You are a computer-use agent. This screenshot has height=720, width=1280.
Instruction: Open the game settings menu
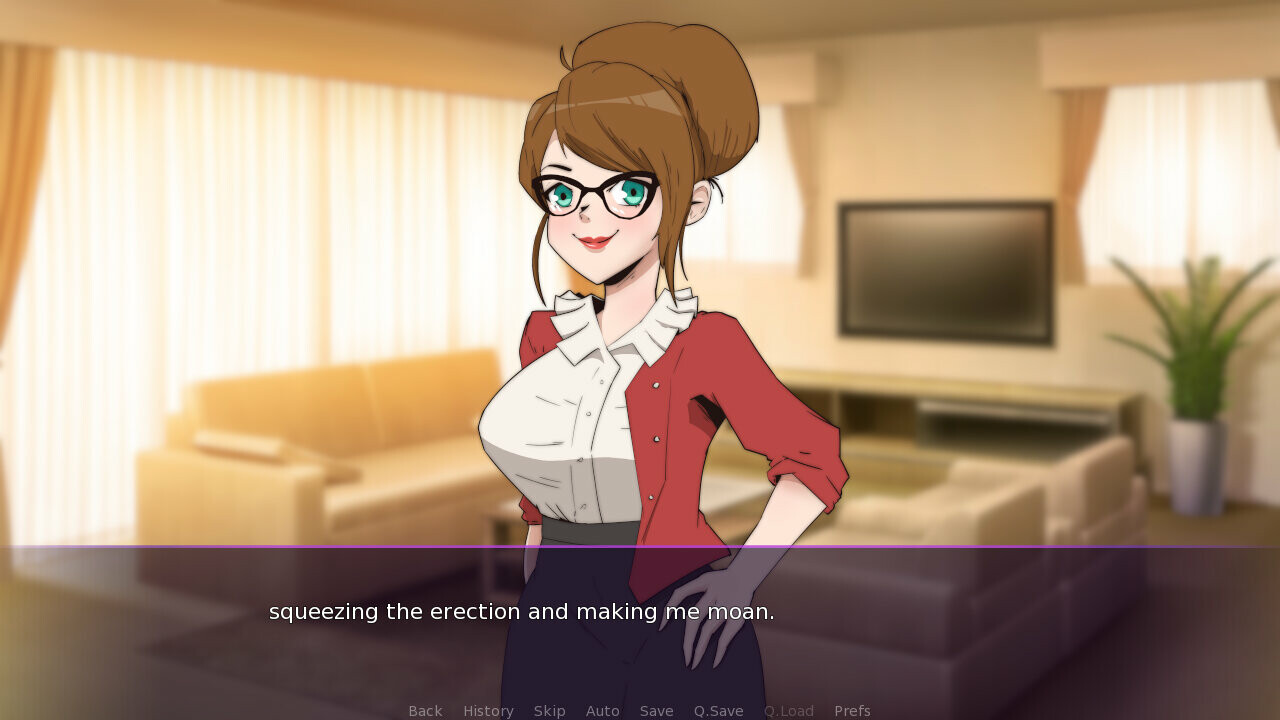pyautogui.click(x=852, y=710)
